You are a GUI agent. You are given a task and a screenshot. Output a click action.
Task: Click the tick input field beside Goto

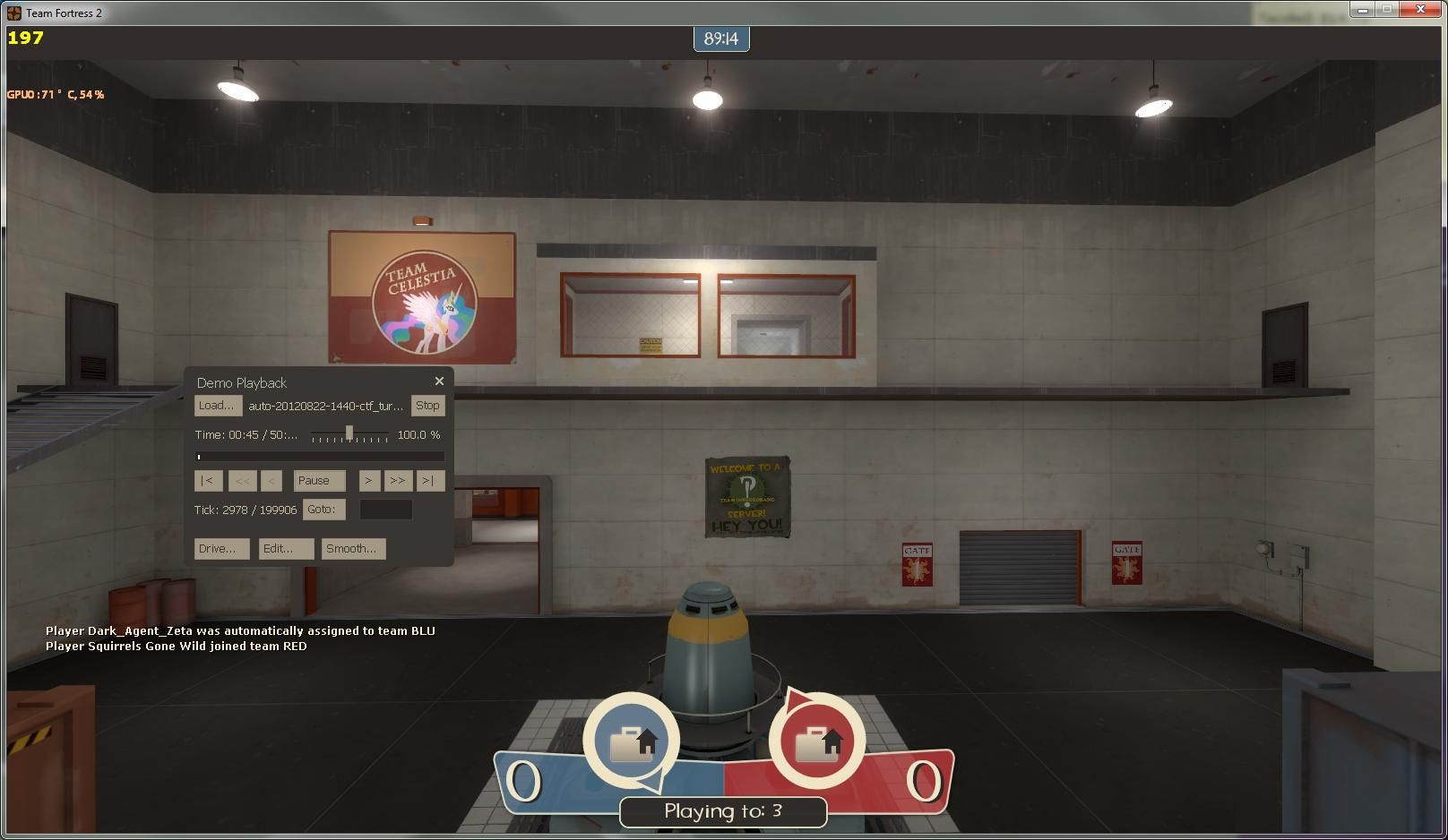click(385, 509)
